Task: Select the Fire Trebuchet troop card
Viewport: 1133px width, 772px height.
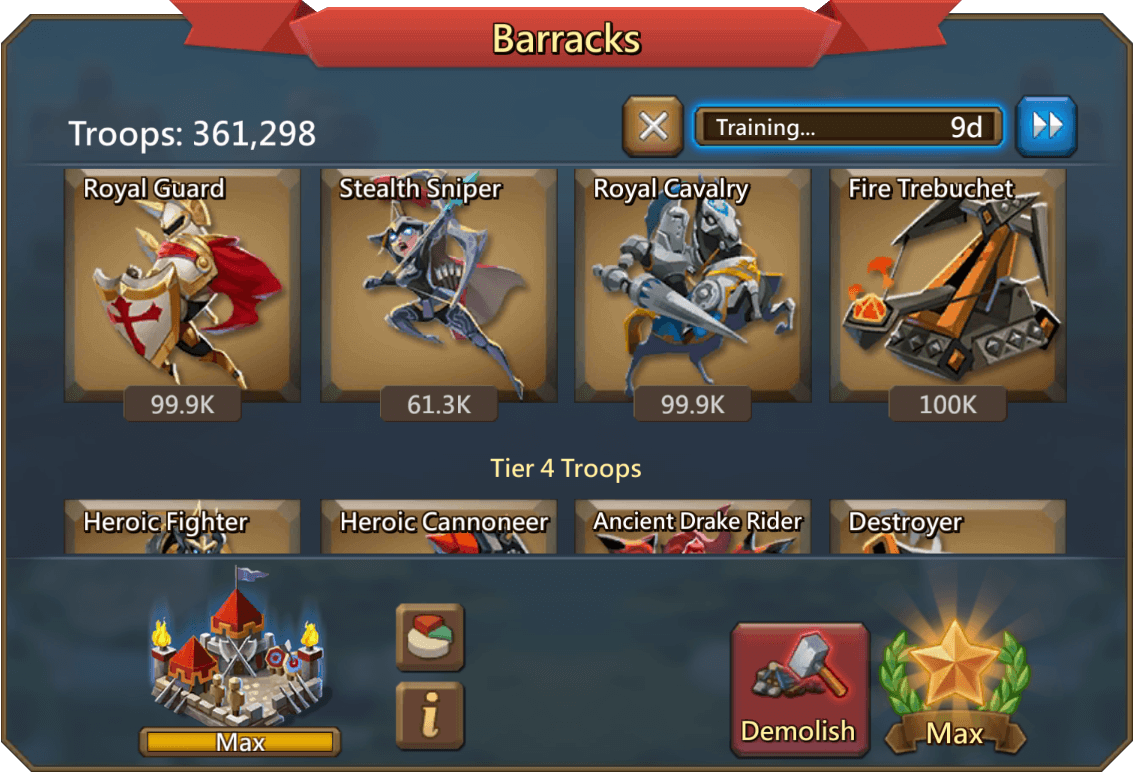Action: [x=948, y=286]
